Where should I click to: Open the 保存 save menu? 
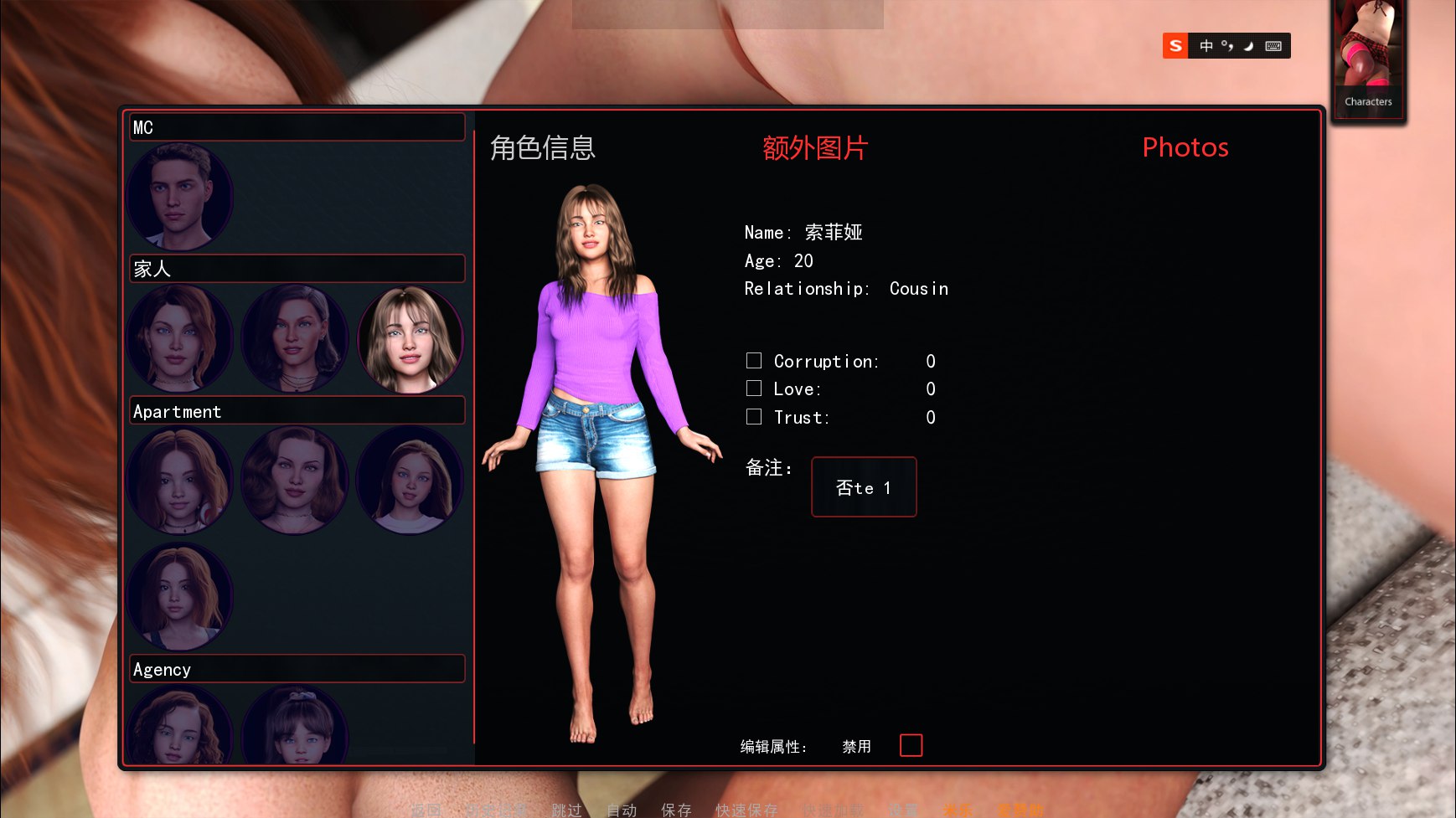pos(676,810)
